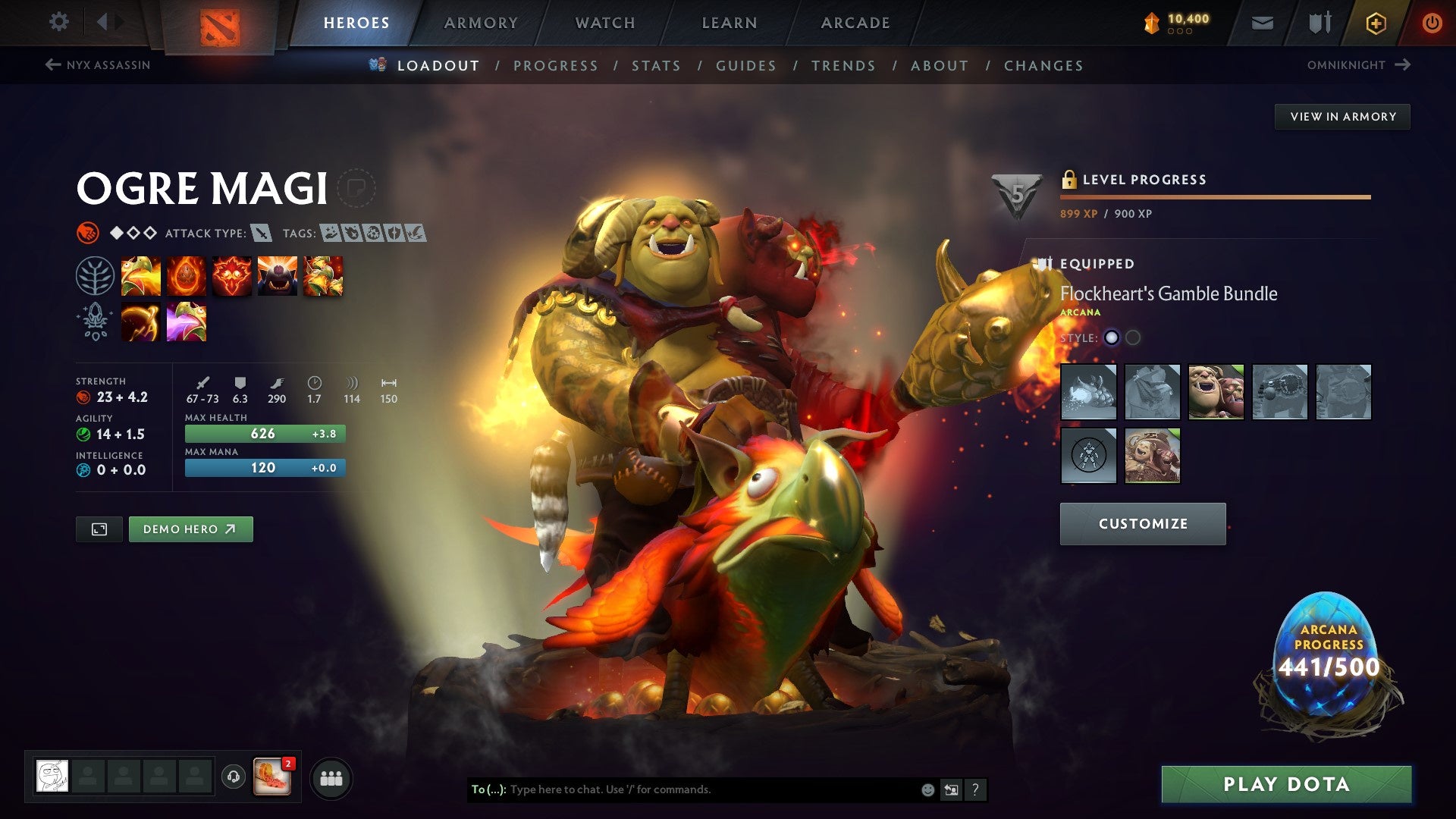Select the first Style radio option for the Arcana
Screen dimensions: 1456x819
[x=1112, y=339]
